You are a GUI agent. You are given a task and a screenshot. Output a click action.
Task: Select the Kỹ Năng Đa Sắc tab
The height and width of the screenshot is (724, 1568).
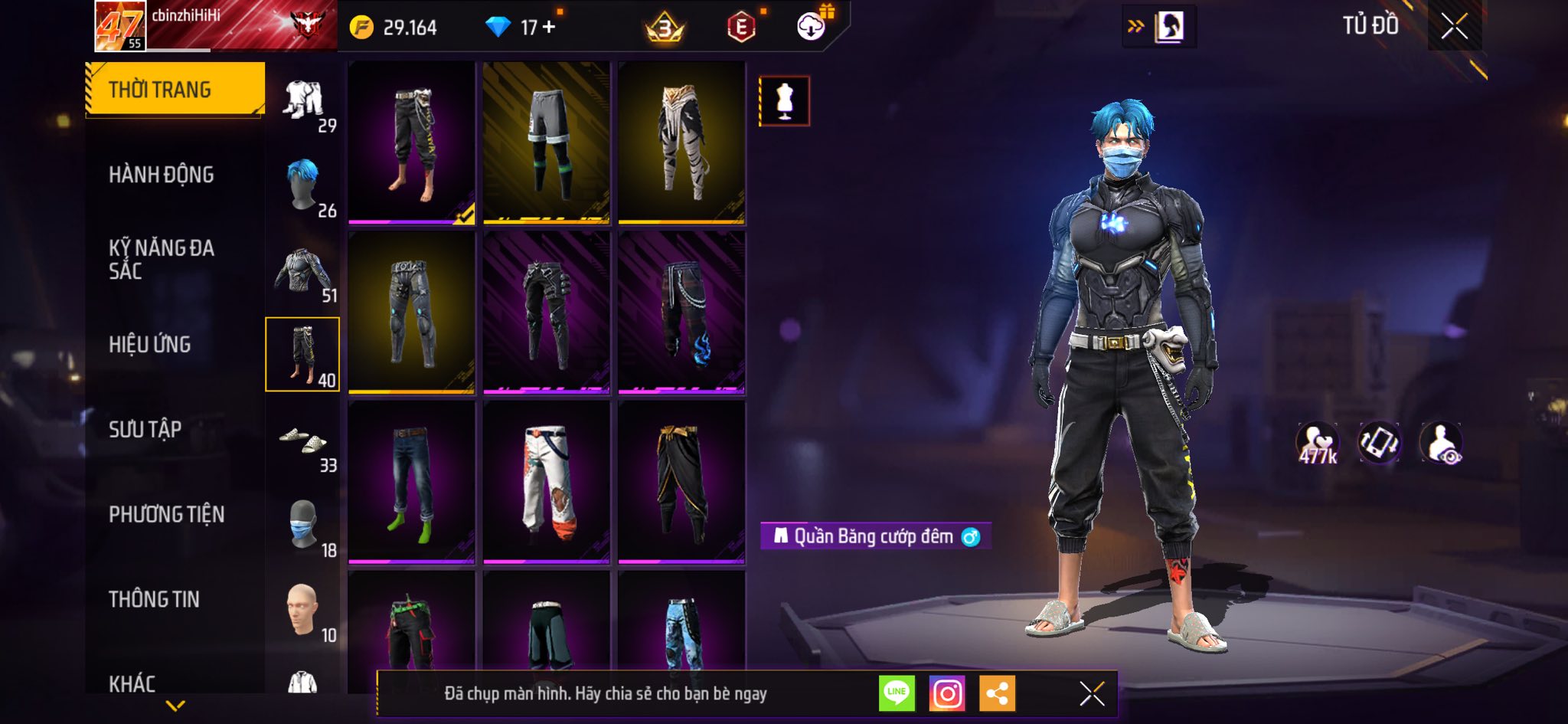162,259
